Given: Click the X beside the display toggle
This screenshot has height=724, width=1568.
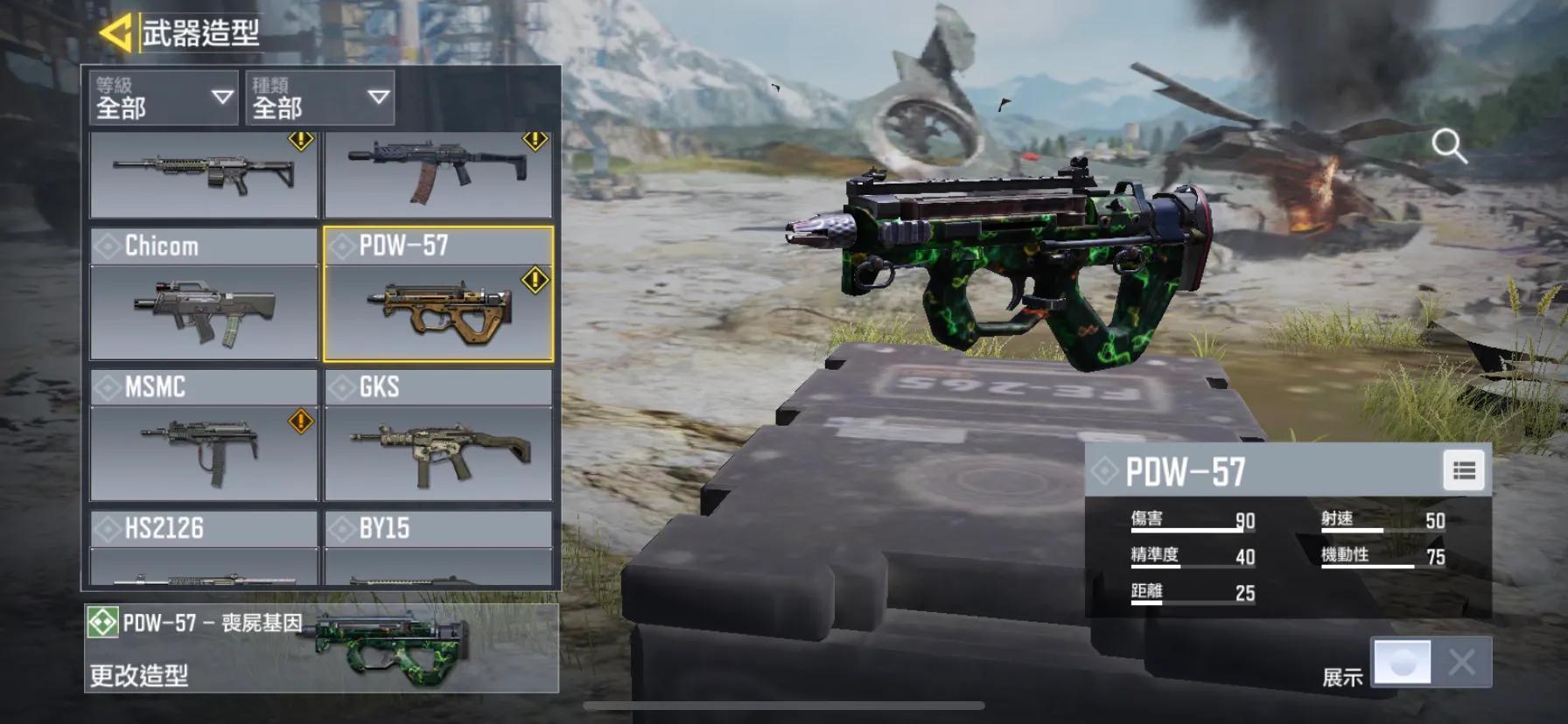Looking at the screenshot, I should [x=1461, y=662].
